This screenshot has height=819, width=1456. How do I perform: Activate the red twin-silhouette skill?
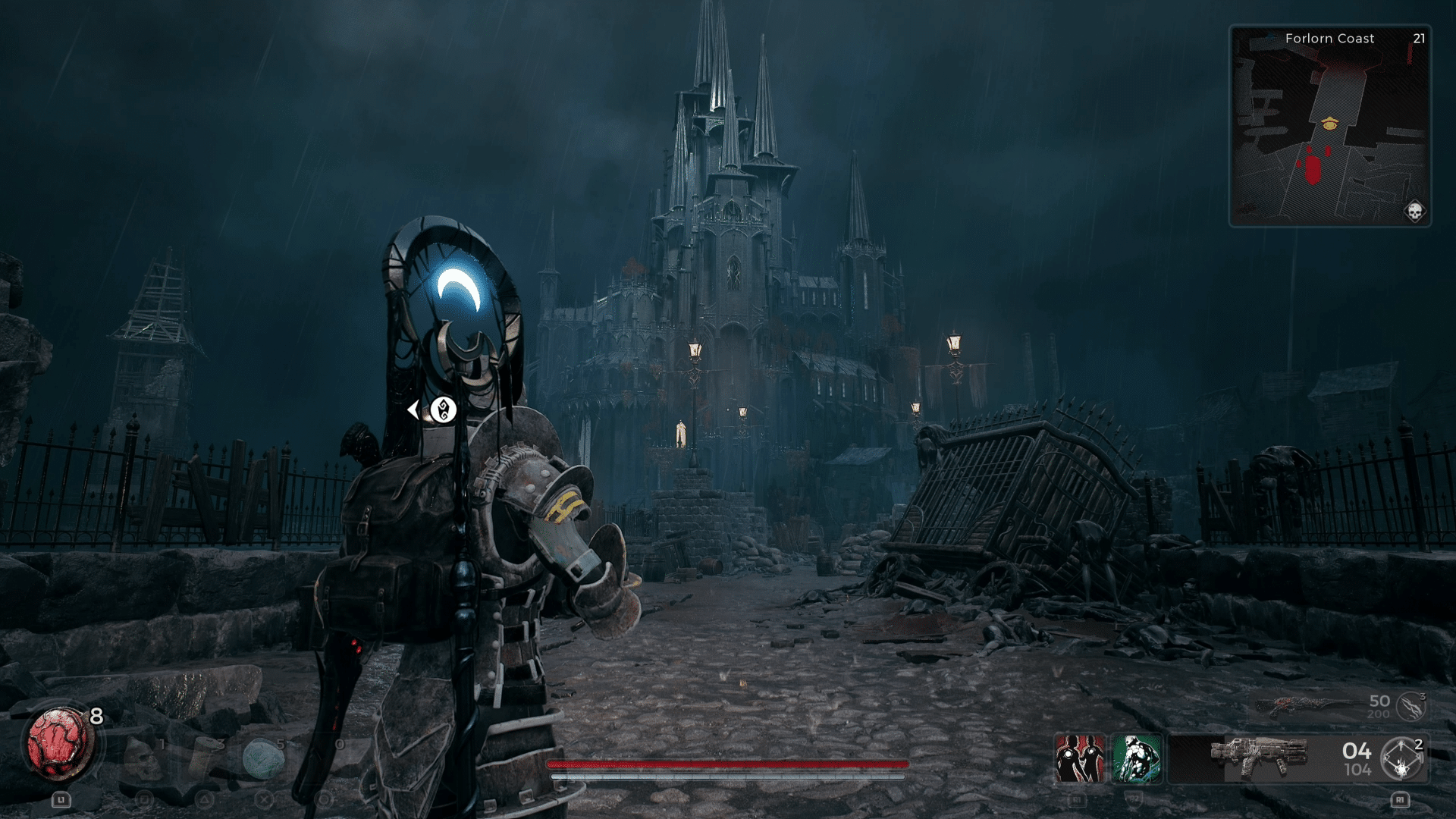pyautogui.click(x=1080, y=758)
